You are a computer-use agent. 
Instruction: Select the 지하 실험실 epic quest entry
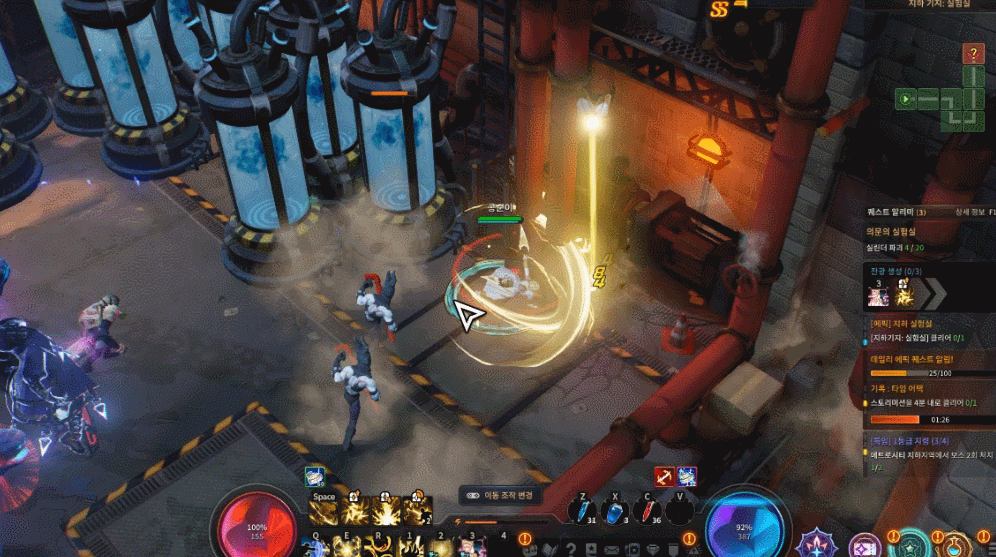point(903,323)
